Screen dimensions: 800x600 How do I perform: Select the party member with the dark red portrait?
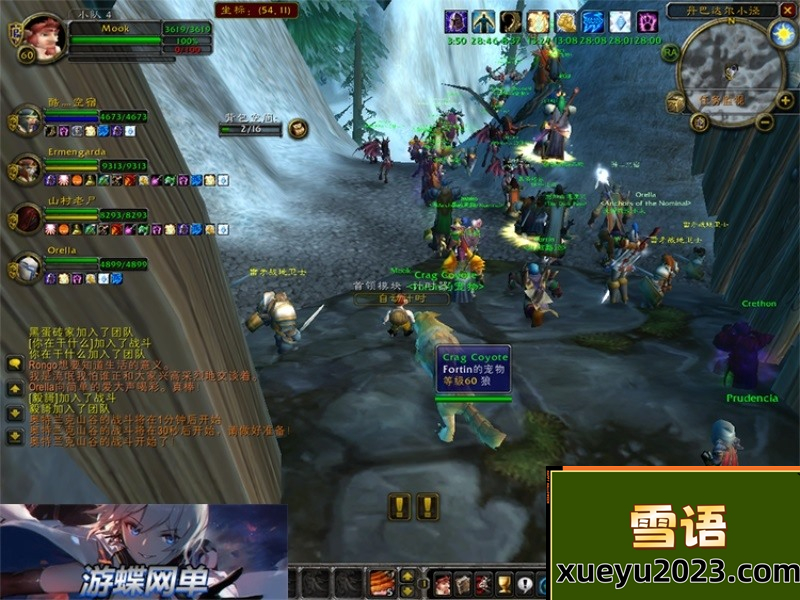[x=26, y=217]
